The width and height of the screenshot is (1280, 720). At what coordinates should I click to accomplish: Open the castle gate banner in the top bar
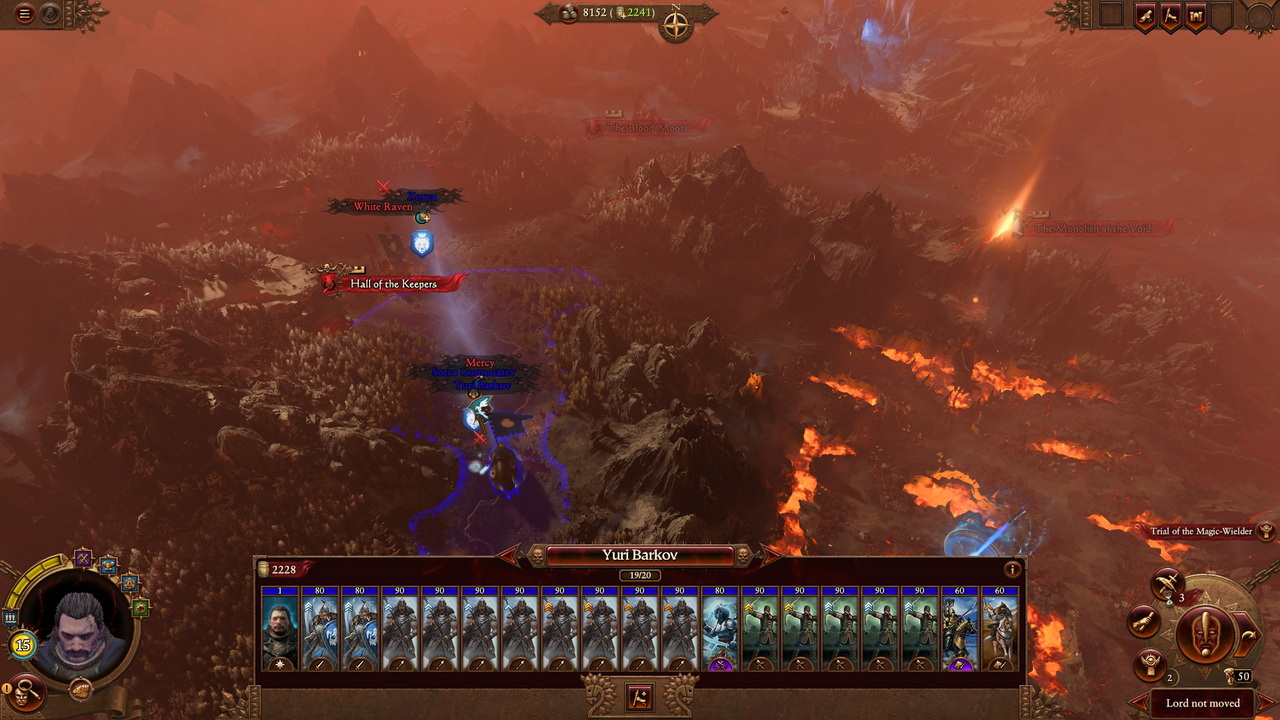pos(1195,16)
